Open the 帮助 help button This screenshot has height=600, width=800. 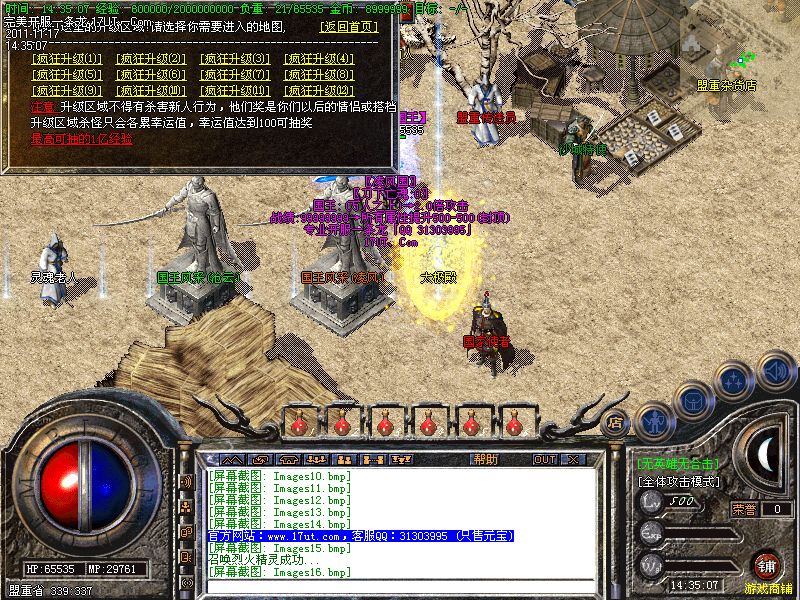pos(485,460)
